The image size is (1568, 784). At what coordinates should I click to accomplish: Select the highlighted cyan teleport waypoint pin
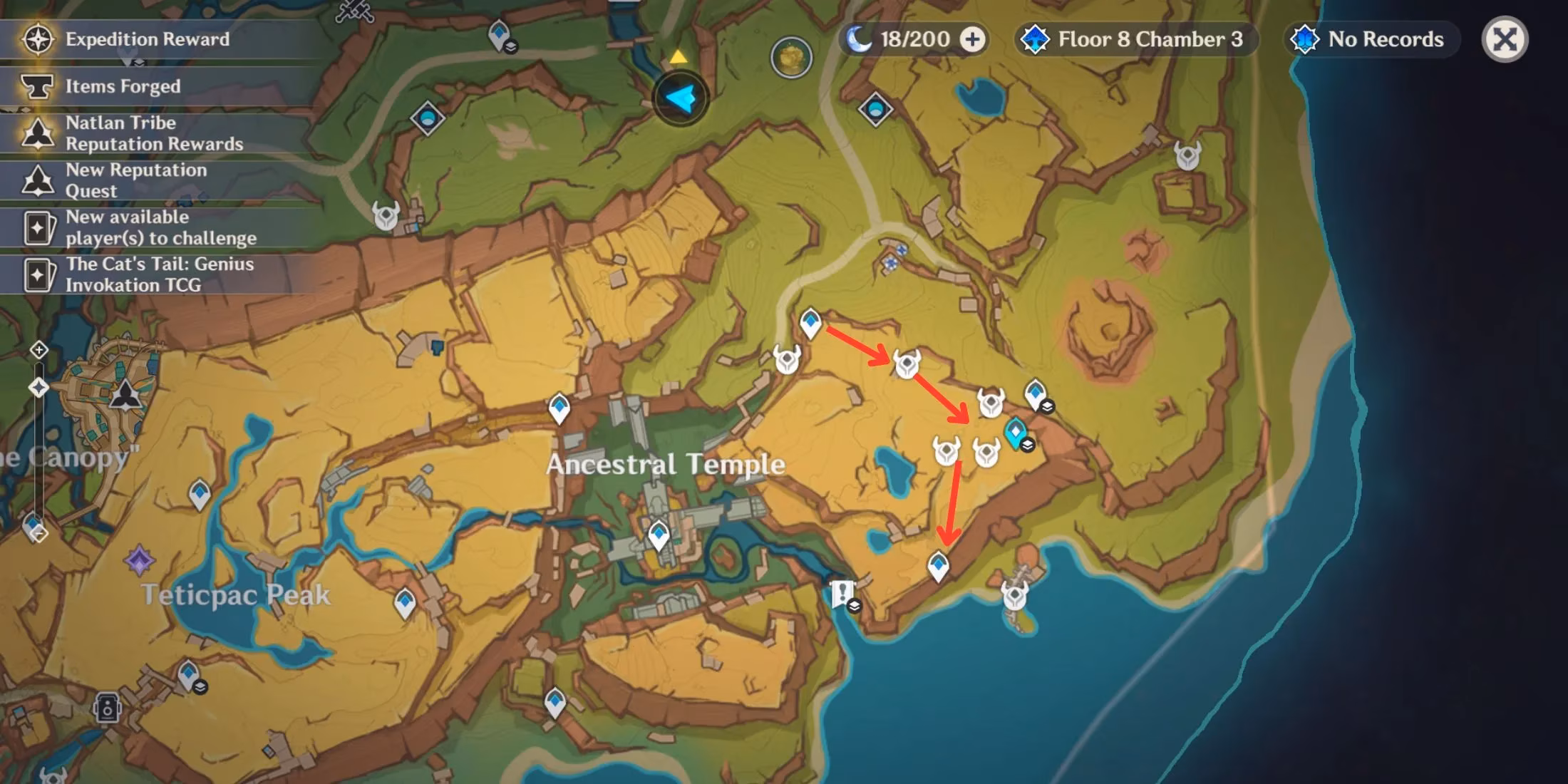coord(1015,433)
